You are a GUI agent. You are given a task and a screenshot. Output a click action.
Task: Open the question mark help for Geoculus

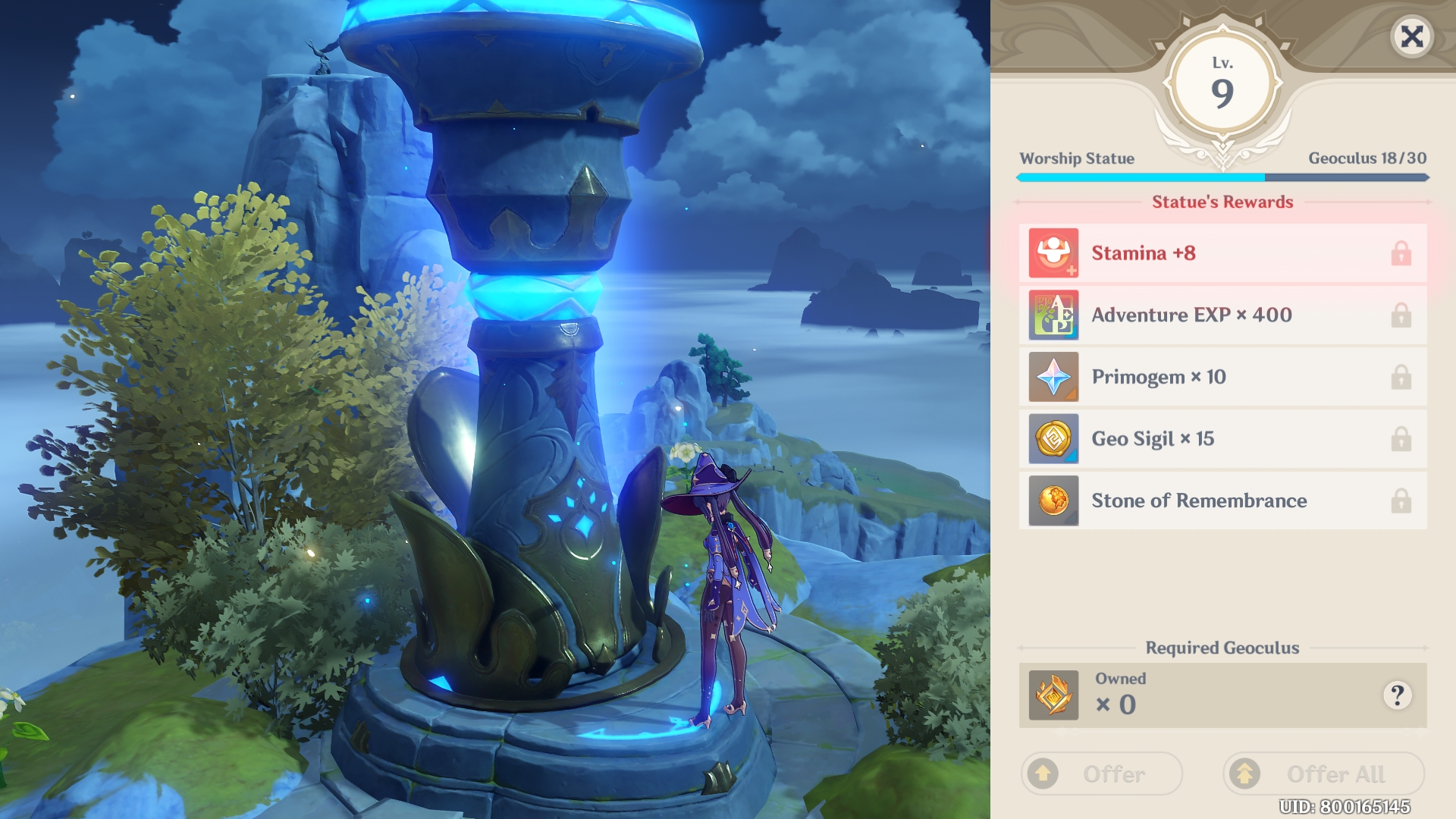[1397, 695]
